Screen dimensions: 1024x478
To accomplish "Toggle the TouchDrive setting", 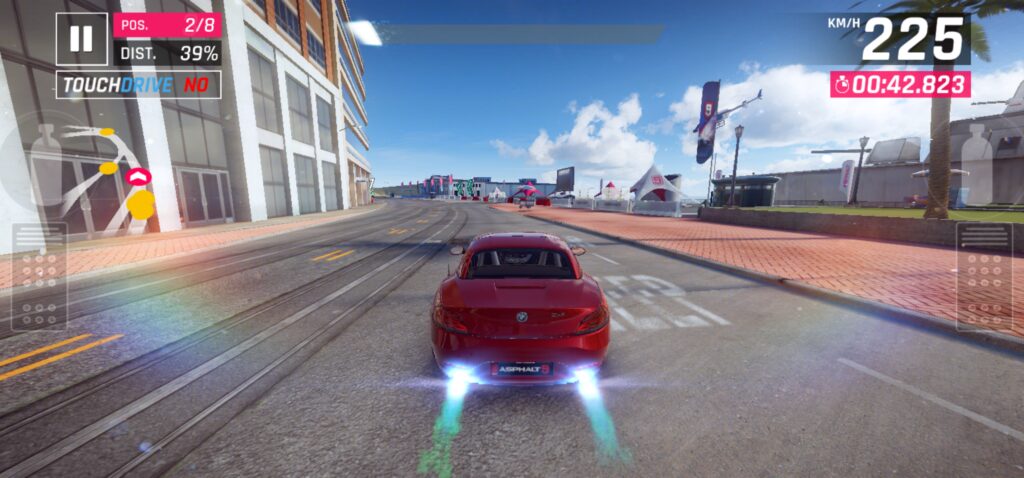I will click(x=138, y=85).
